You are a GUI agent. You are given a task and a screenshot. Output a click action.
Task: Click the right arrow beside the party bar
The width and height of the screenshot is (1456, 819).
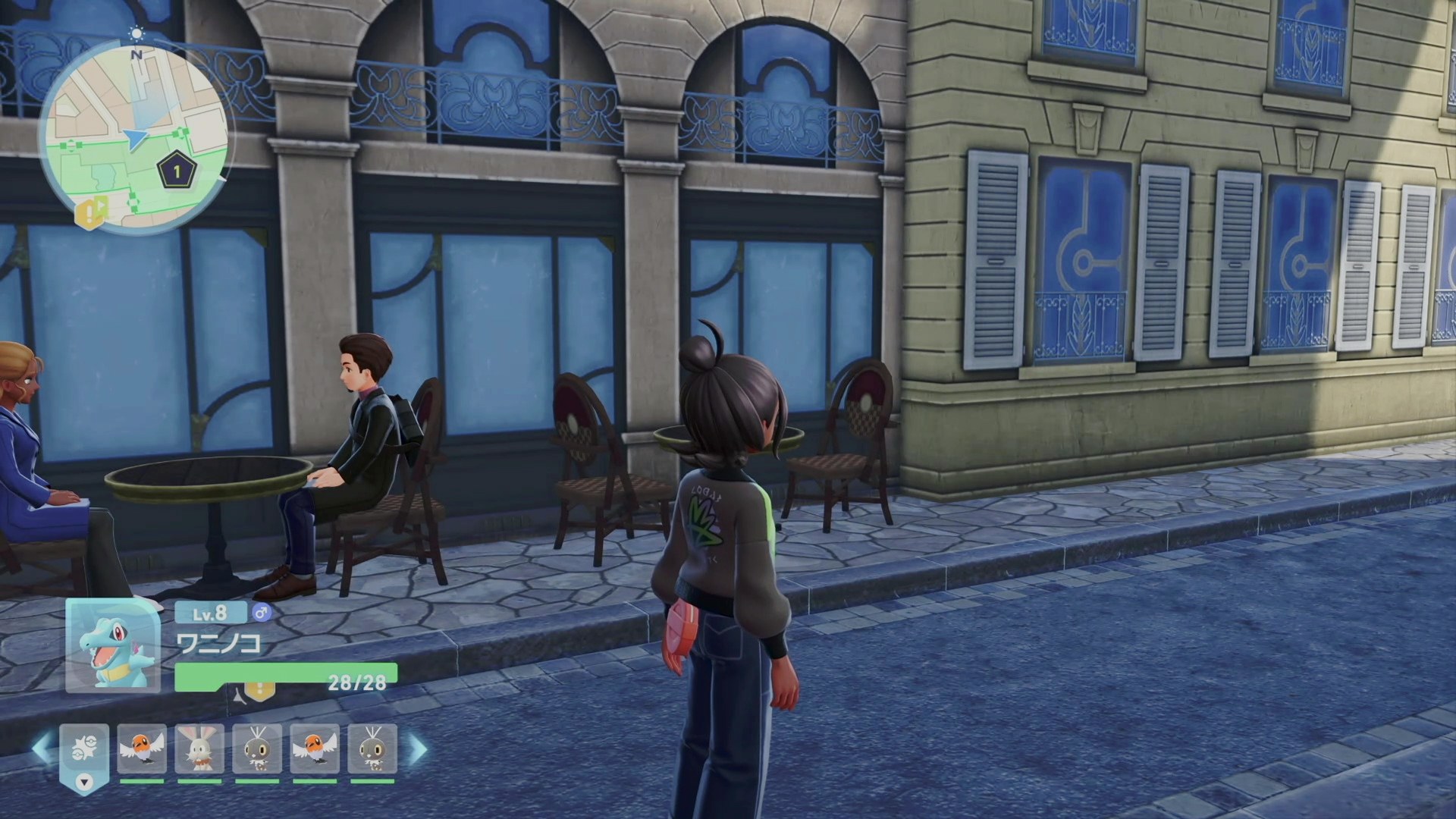[418, 748]
